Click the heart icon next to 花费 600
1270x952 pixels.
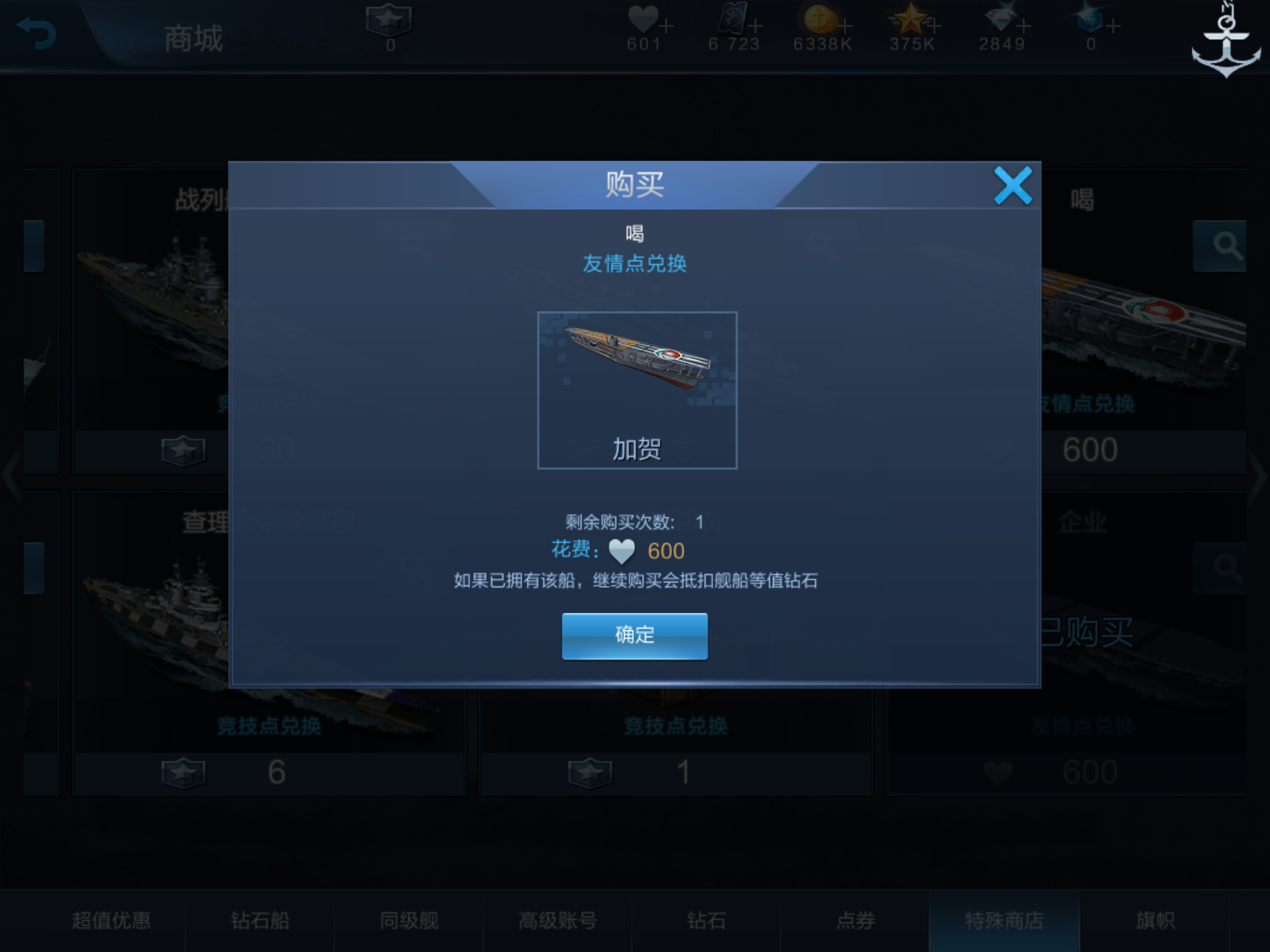(622, 551)
